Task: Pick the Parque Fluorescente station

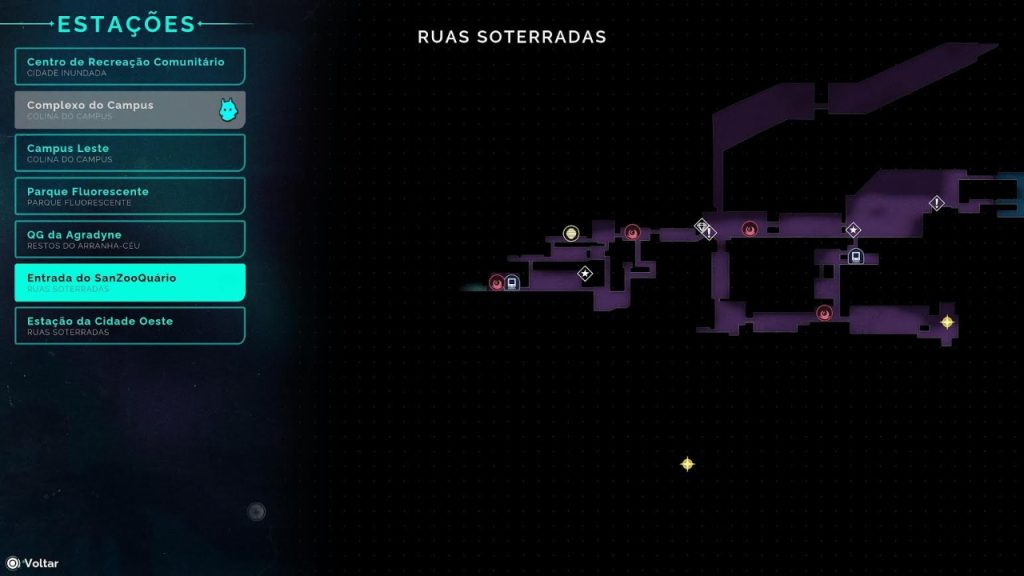Action: point(130,195)
